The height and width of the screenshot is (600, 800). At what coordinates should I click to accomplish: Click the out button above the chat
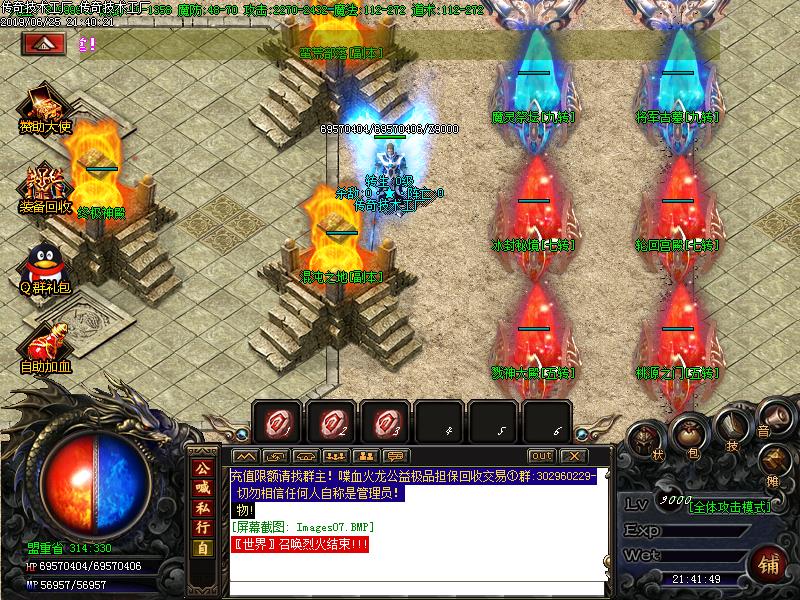[x=541, y=456]
